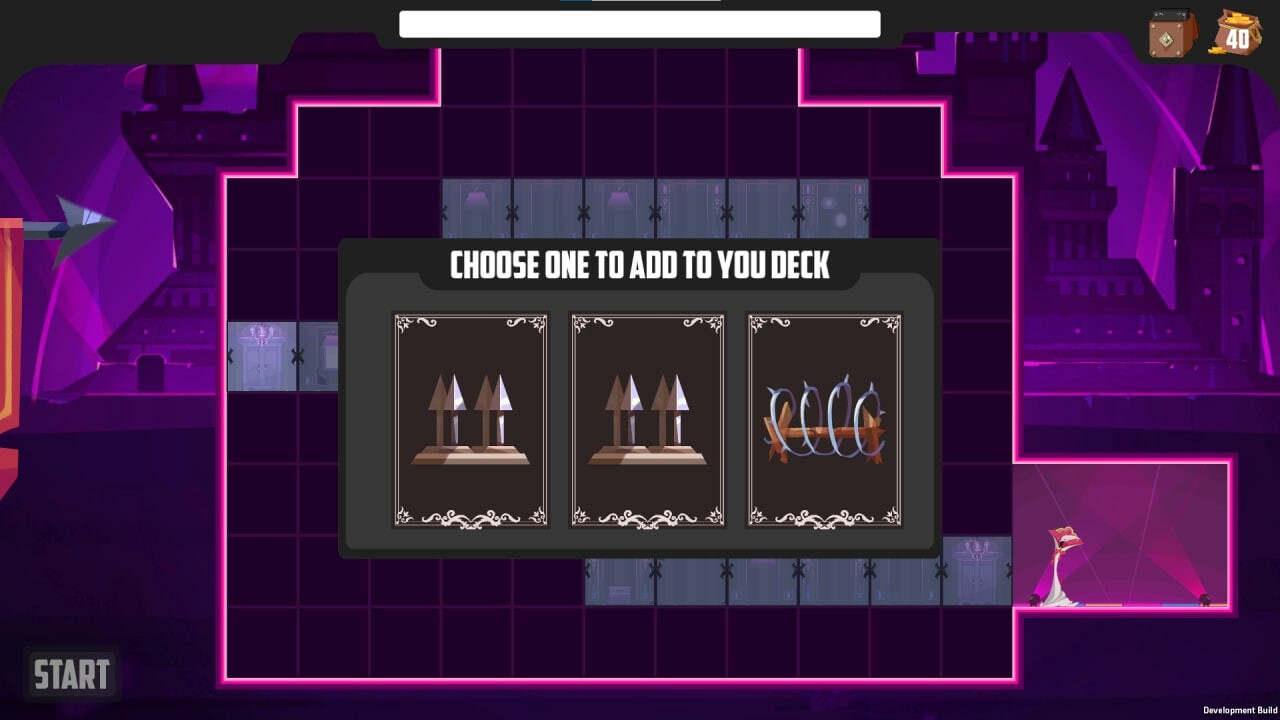
Task: Click the gold pouch showing 40 coins
Action: coord(1236,33)
